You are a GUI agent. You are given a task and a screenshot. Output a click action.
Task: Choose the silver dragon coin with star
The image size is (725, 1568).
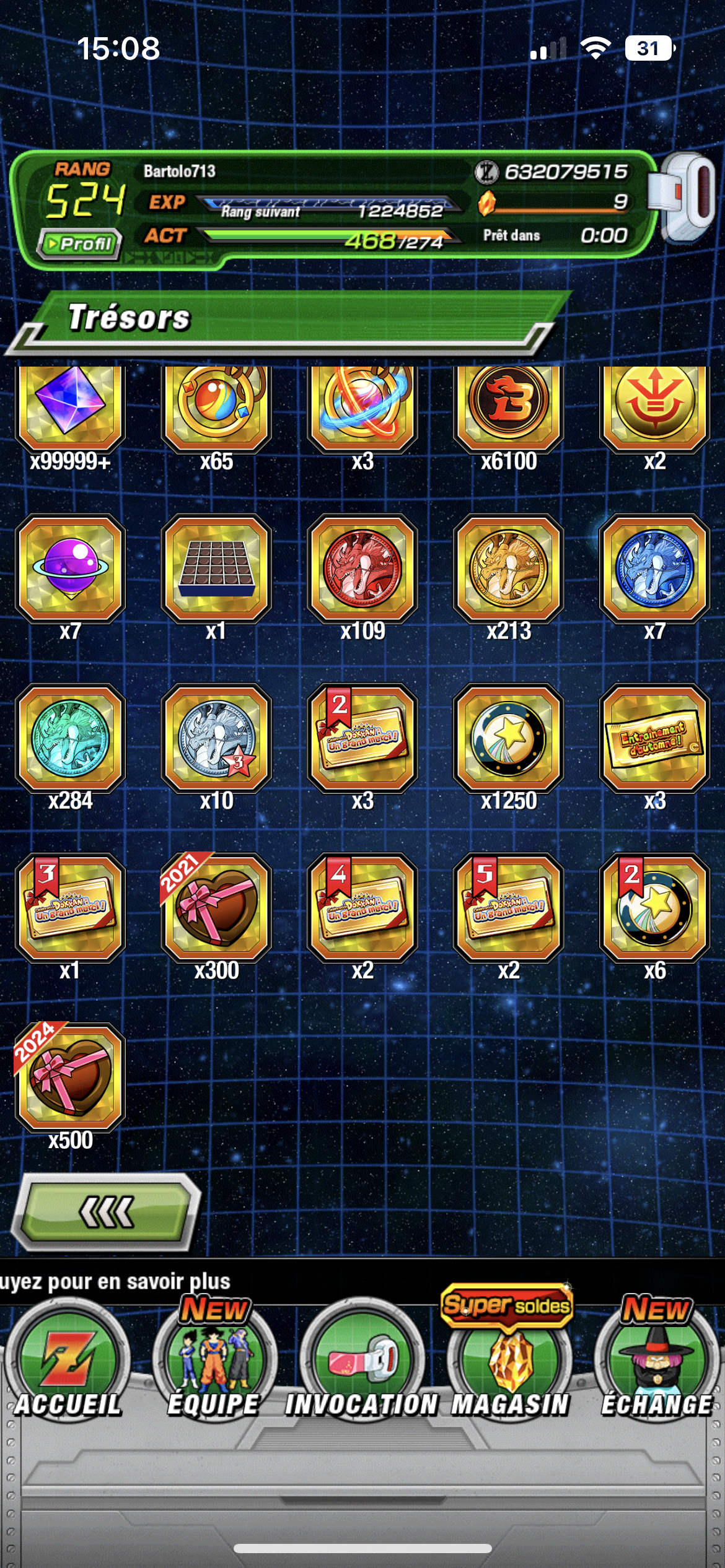pyautogui.click(x=216, y=738)
